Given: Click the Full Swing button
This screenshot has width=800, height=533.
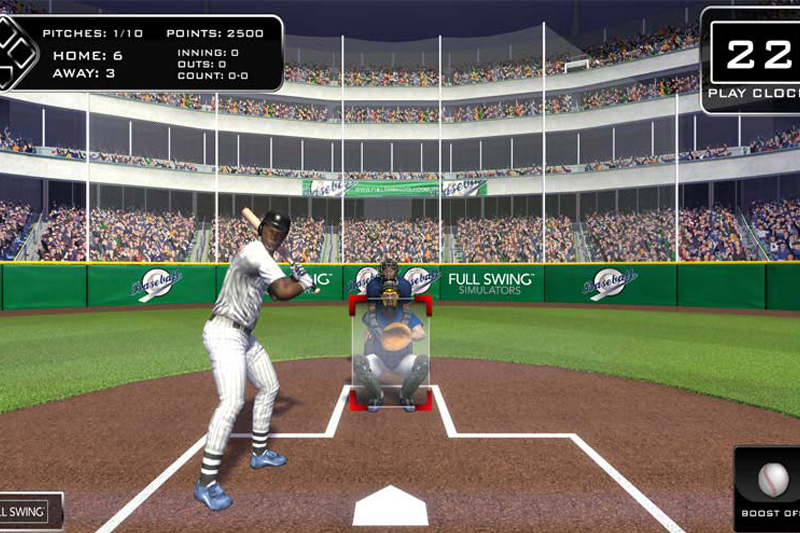Looking at the screenshot, I should (x=28, y=511).
